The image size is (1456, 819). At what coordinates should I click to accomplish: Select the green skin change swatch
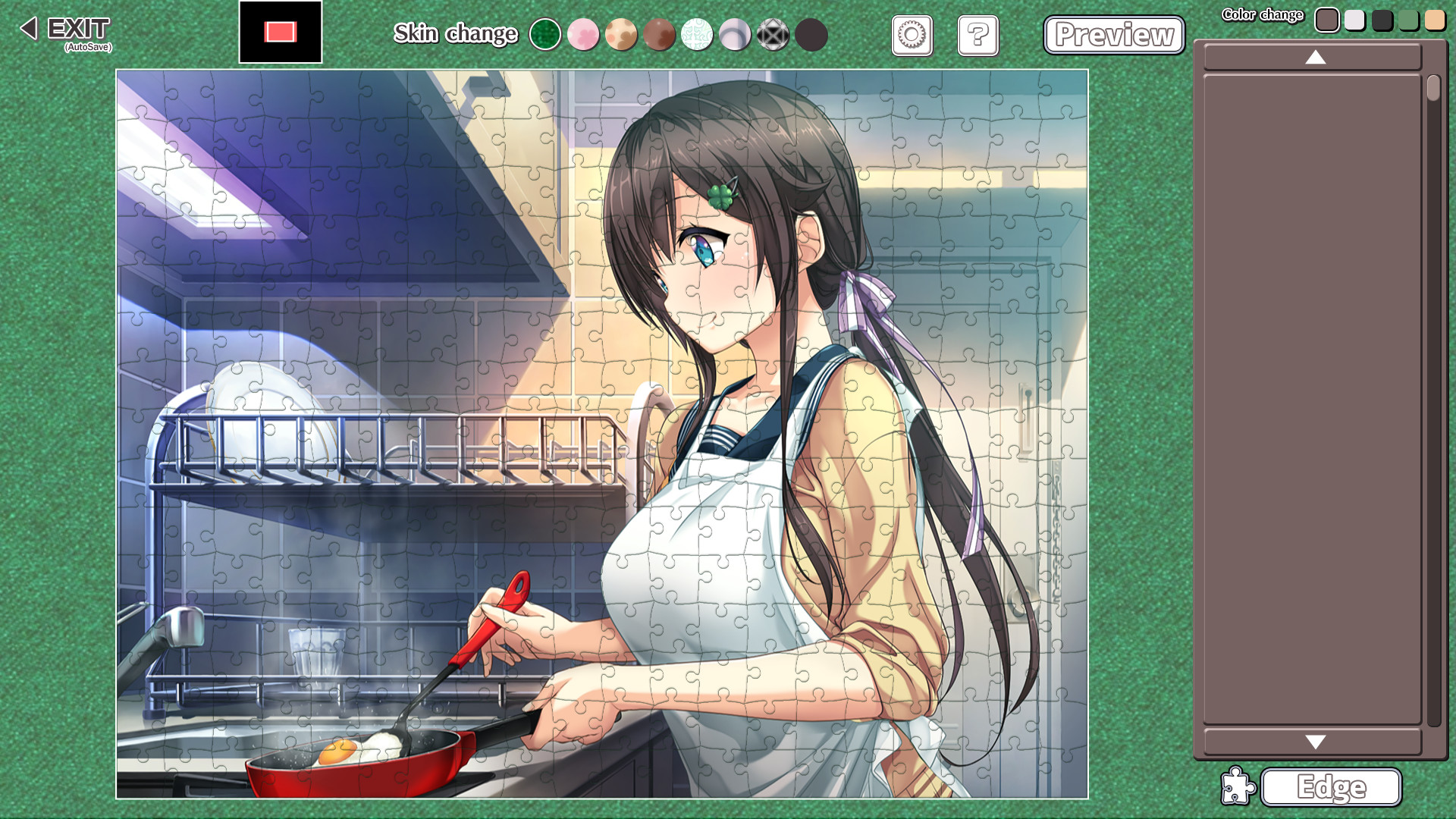(x=545, y=34)
